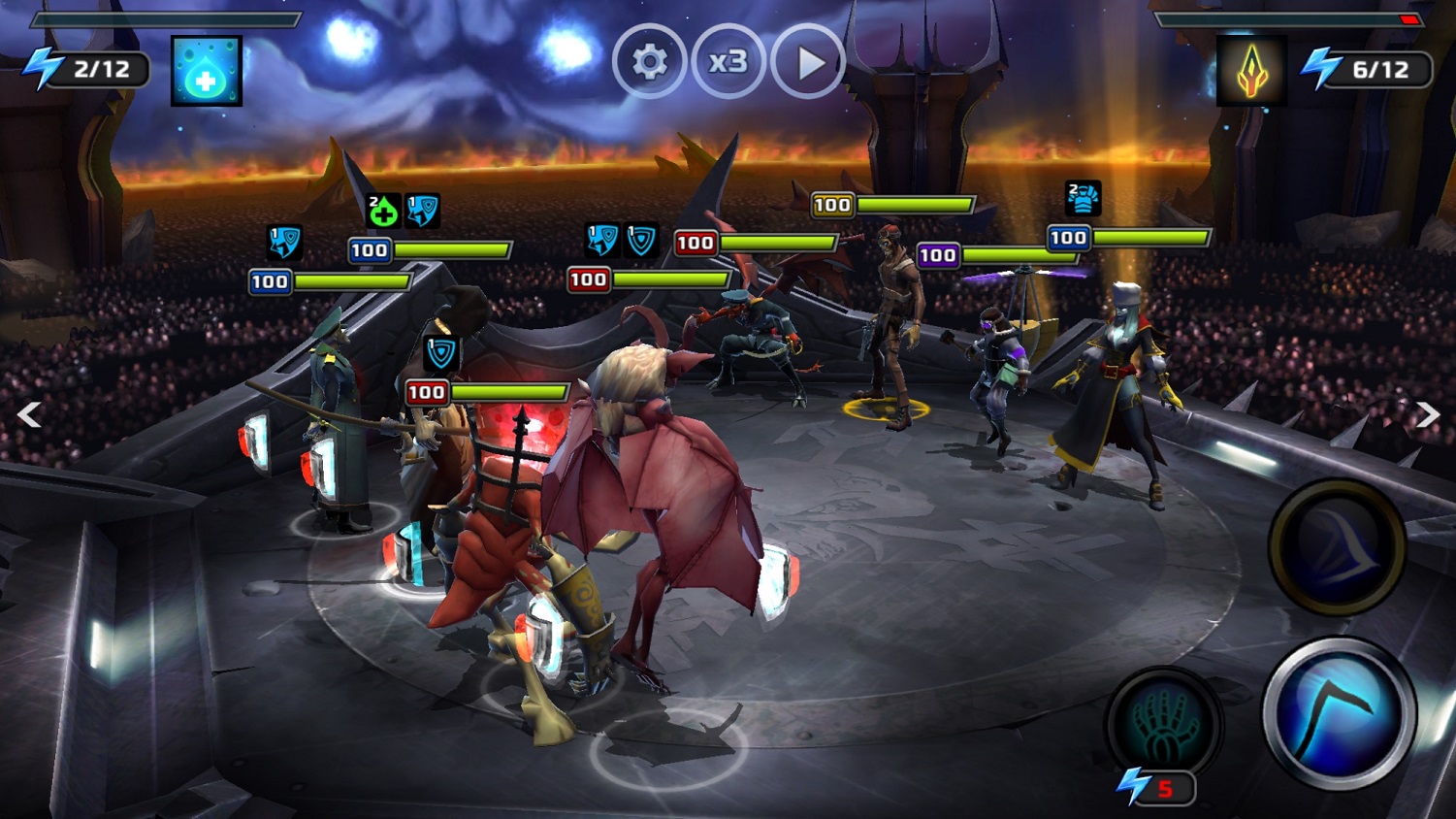Tap the enemy golden flame talisman icon
Screen dimensions: 1456x819
pyautogui.click(x=1251, y=71)
